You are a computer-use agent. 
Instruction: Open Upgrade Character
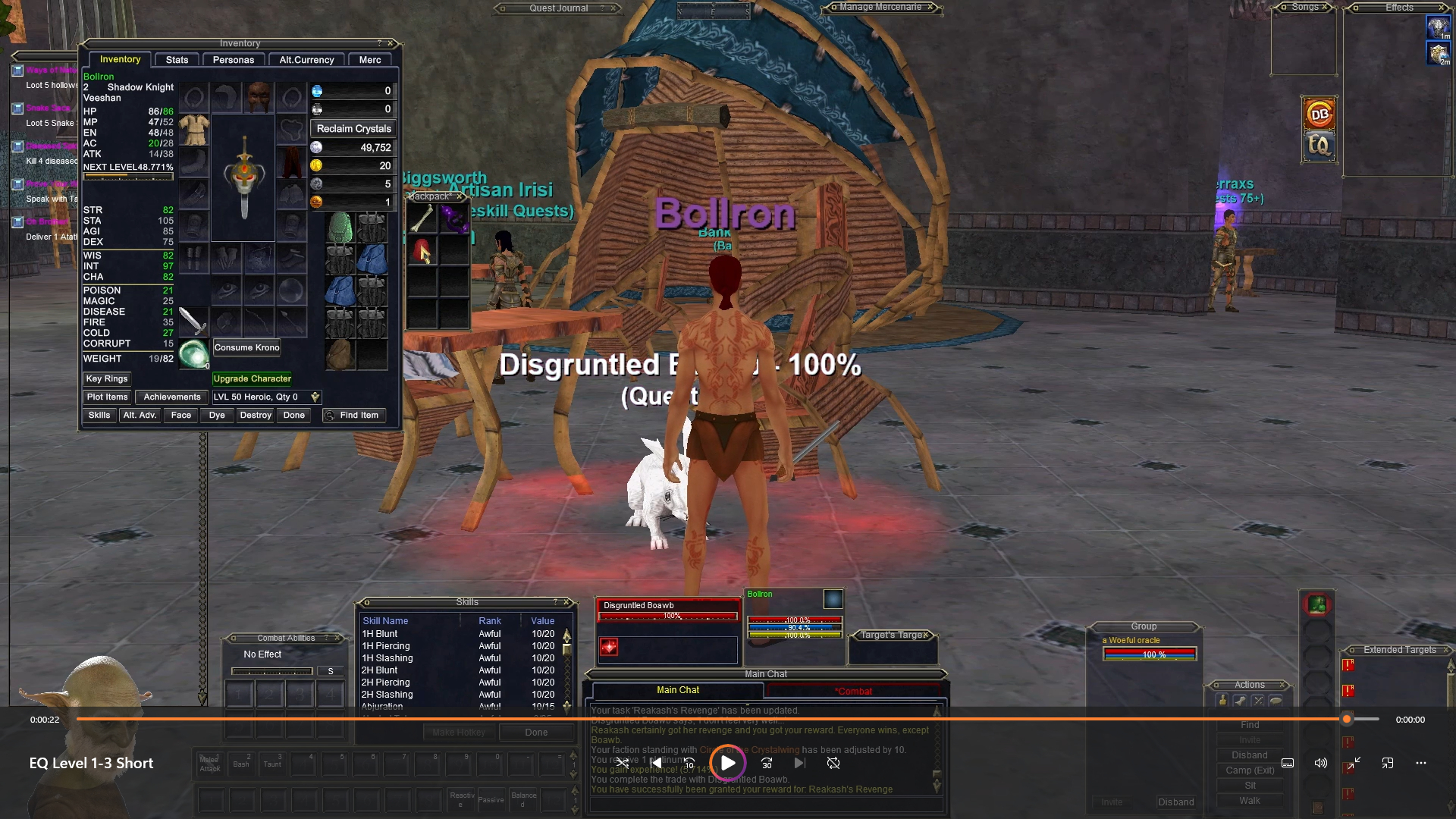[252, 379]
